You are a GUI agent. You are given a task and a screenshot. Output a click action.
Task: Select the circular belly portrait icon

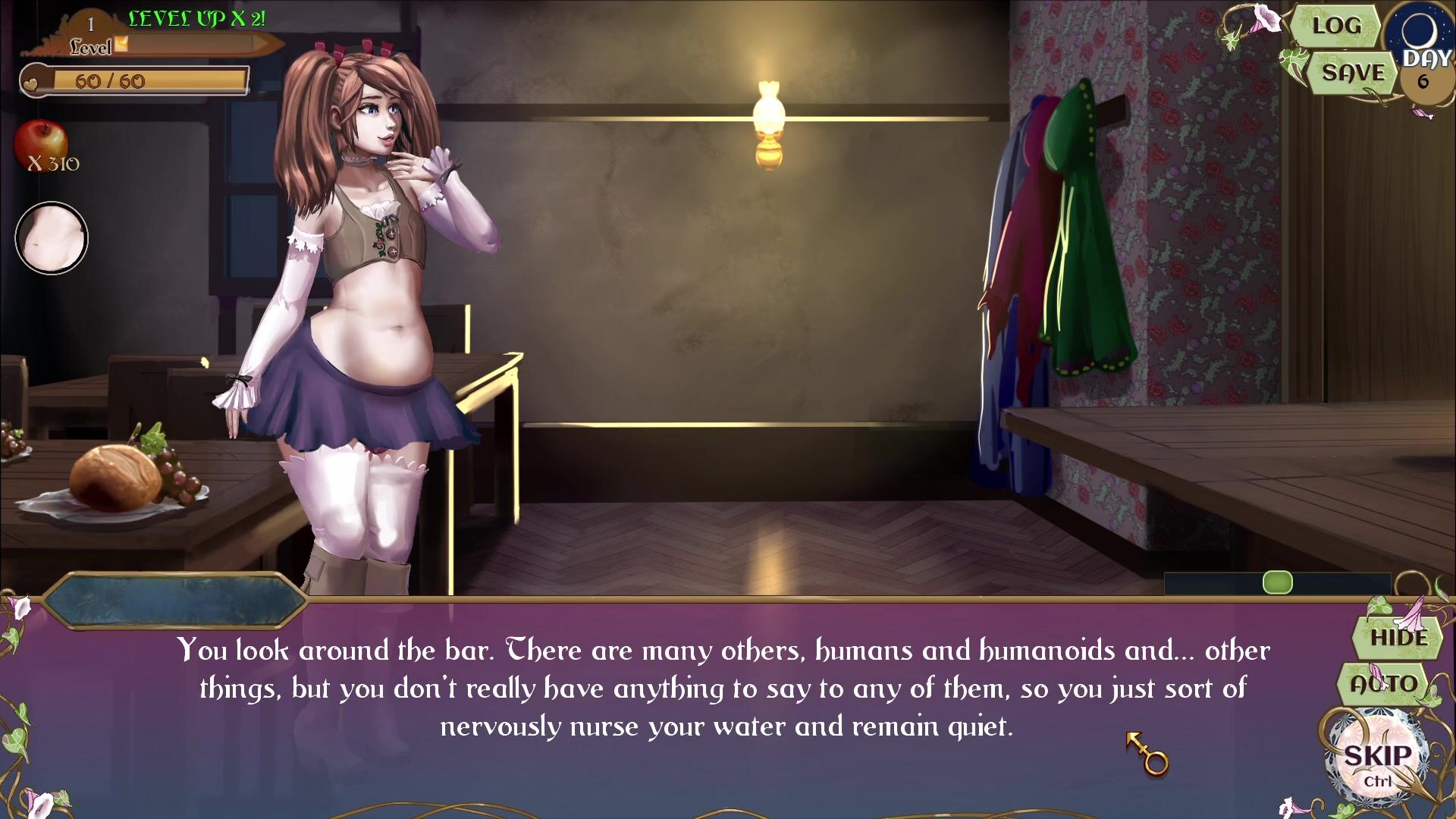(52, 238)
